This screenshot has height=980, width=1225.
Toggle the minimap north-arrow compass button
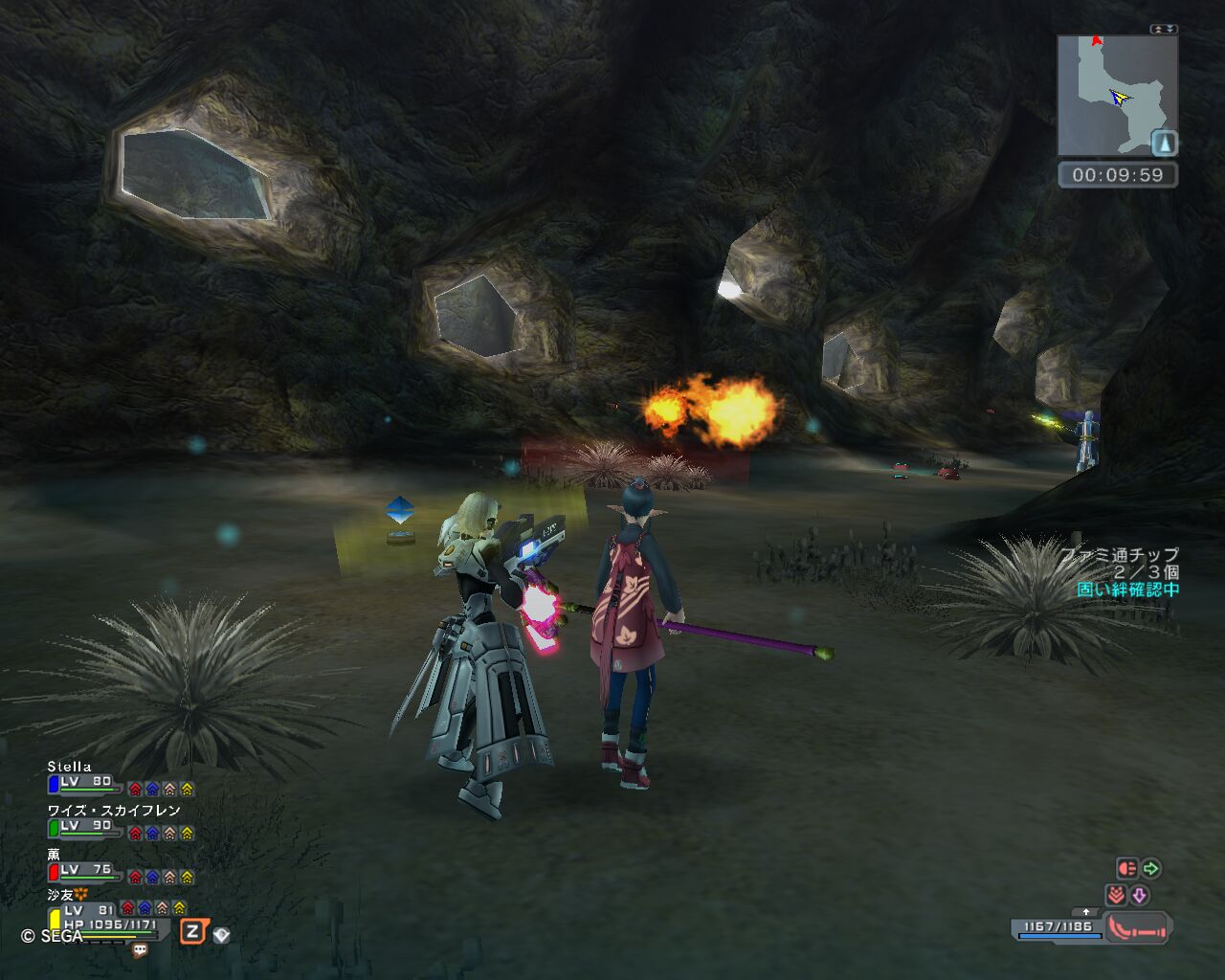click(1164, 144)
